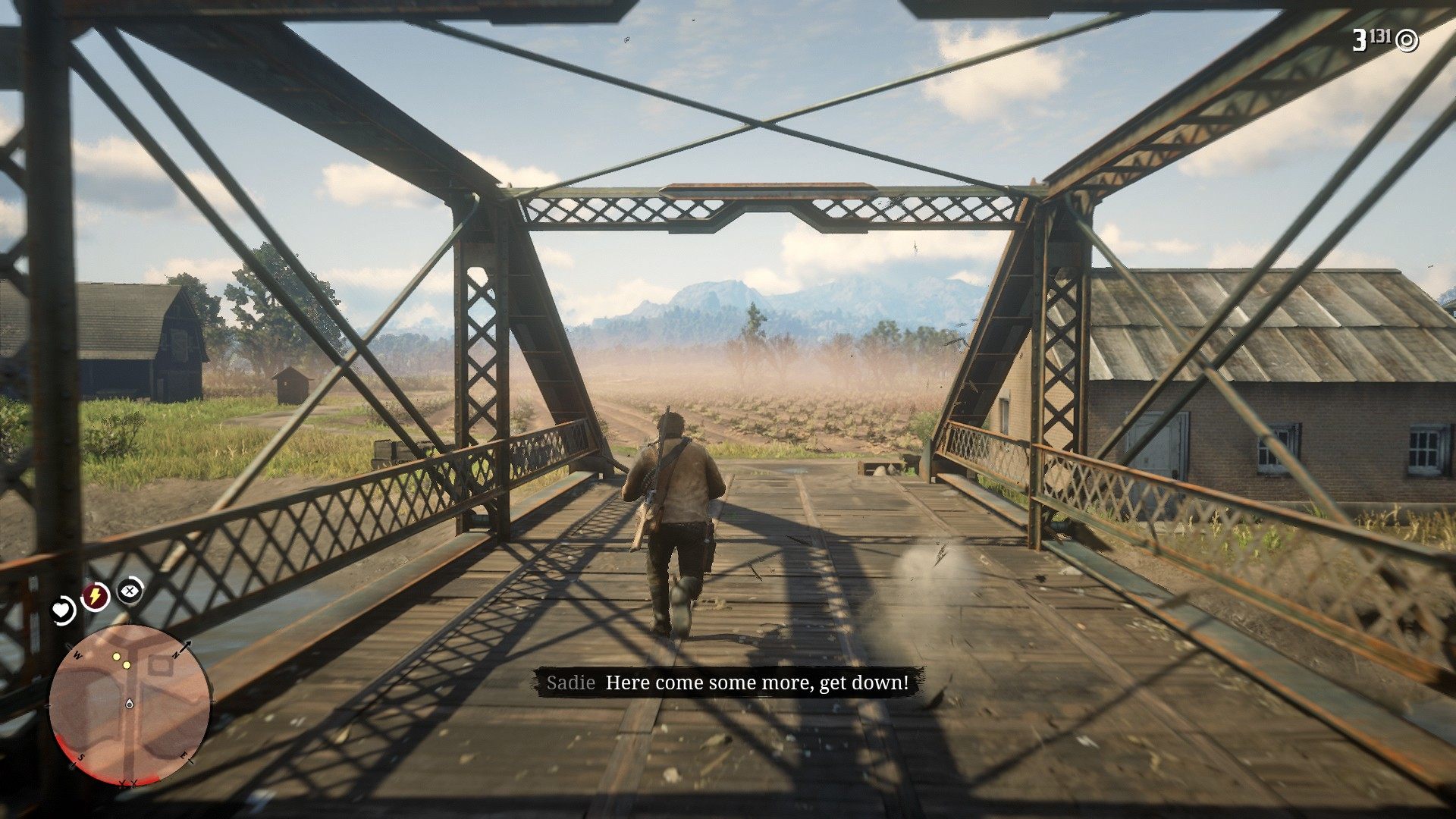Select the Dead Eye core icon
Image resolution: width=1456 pixels, height=819 pixels.
pyautogui.click(x=130, y=589)
